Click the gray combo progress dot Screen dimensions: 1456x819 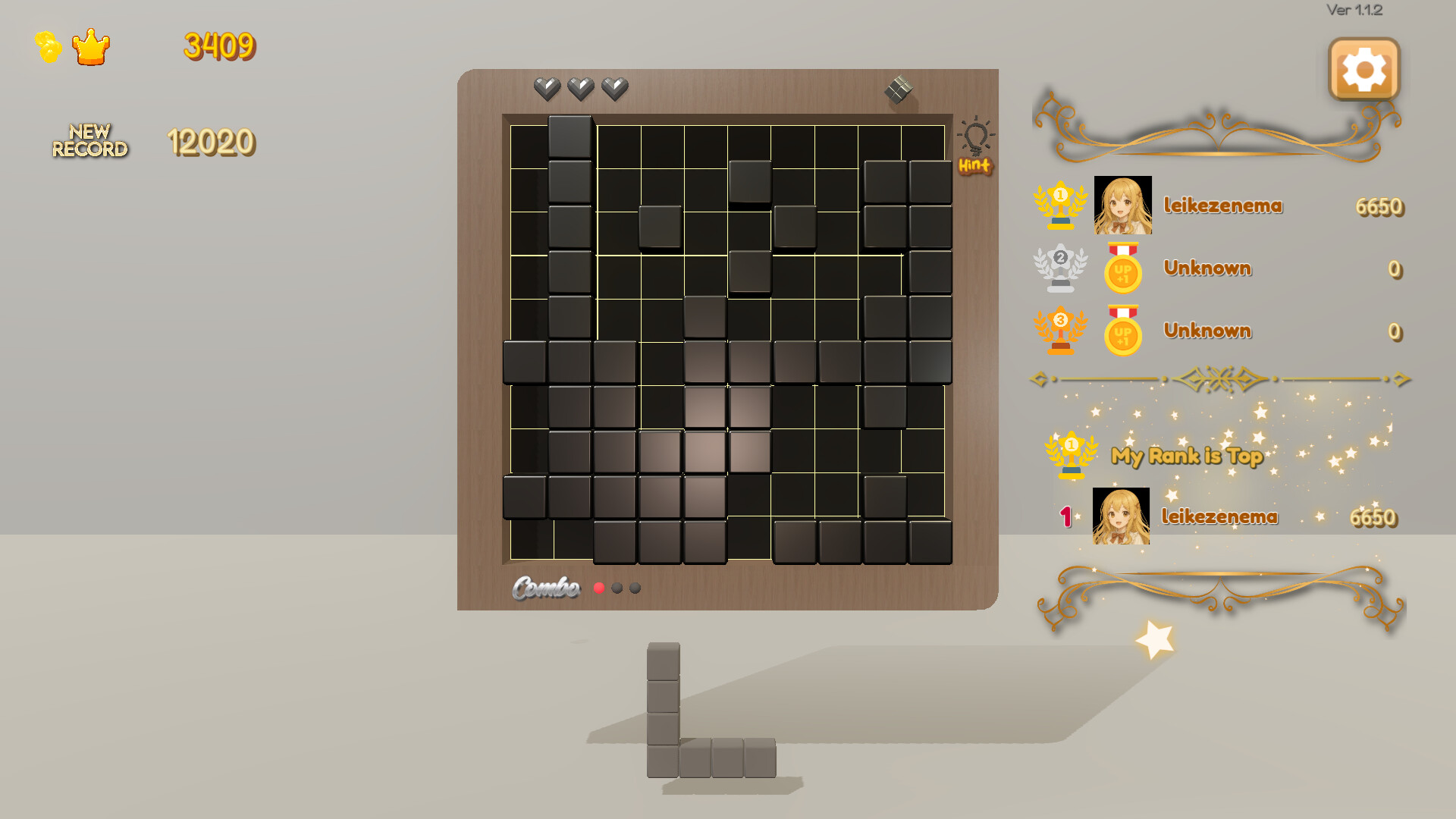click(x=617, y=588)
